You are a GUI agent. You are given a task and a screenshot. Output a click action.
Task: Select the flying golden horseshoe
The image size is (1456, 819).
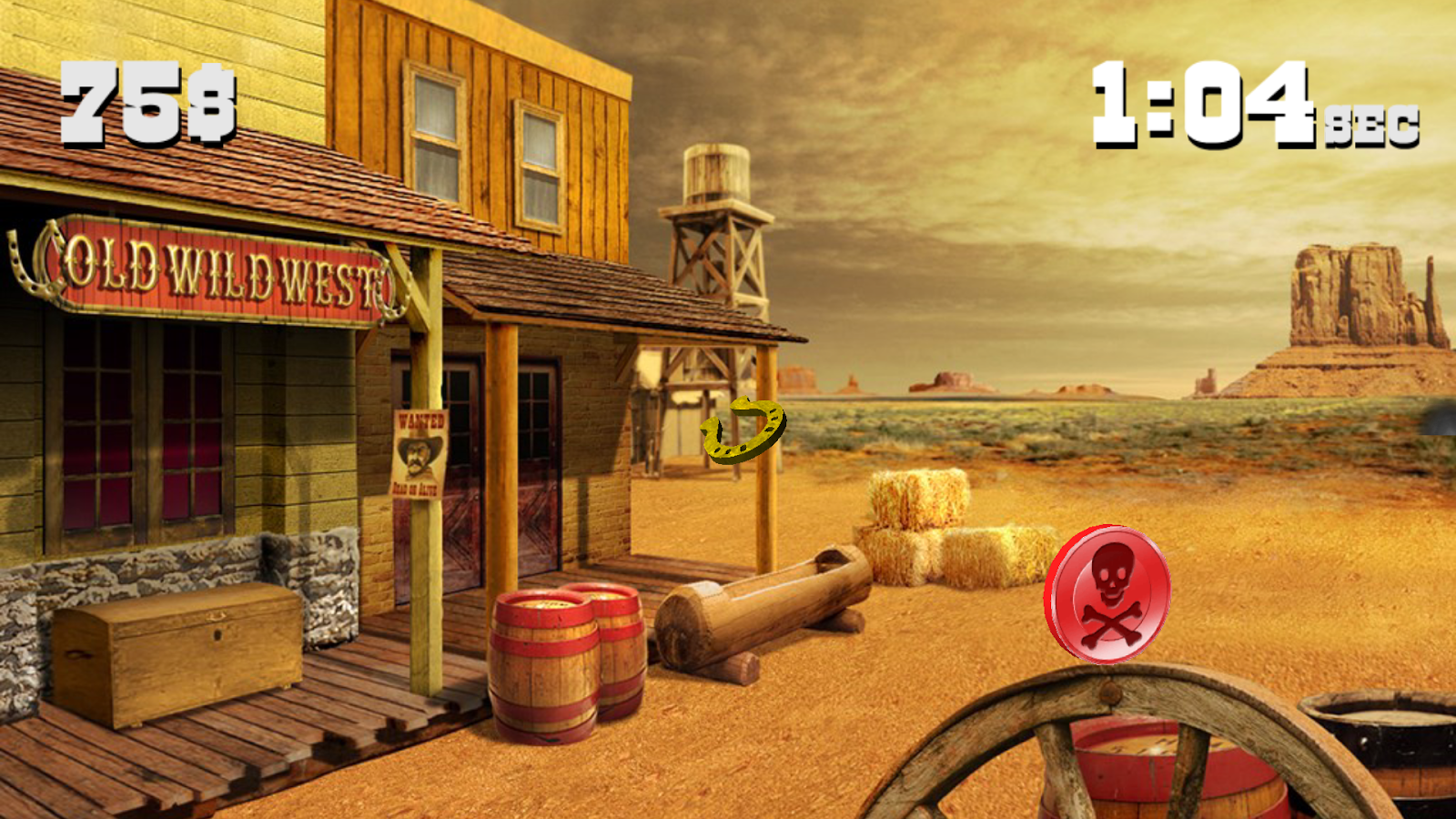click(x=742, y=428)
